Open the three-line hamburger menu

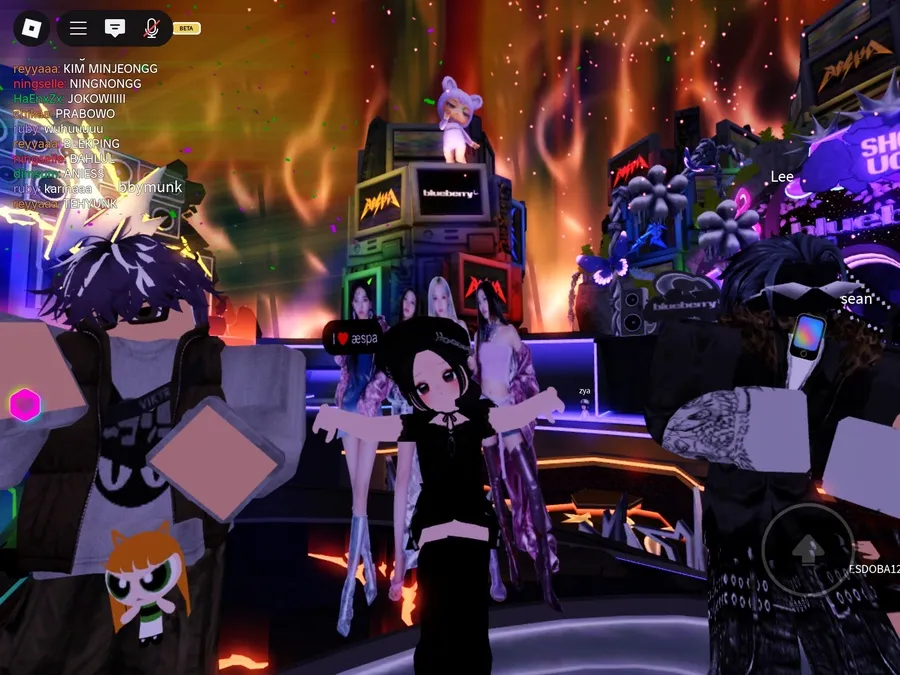(78, 28)
